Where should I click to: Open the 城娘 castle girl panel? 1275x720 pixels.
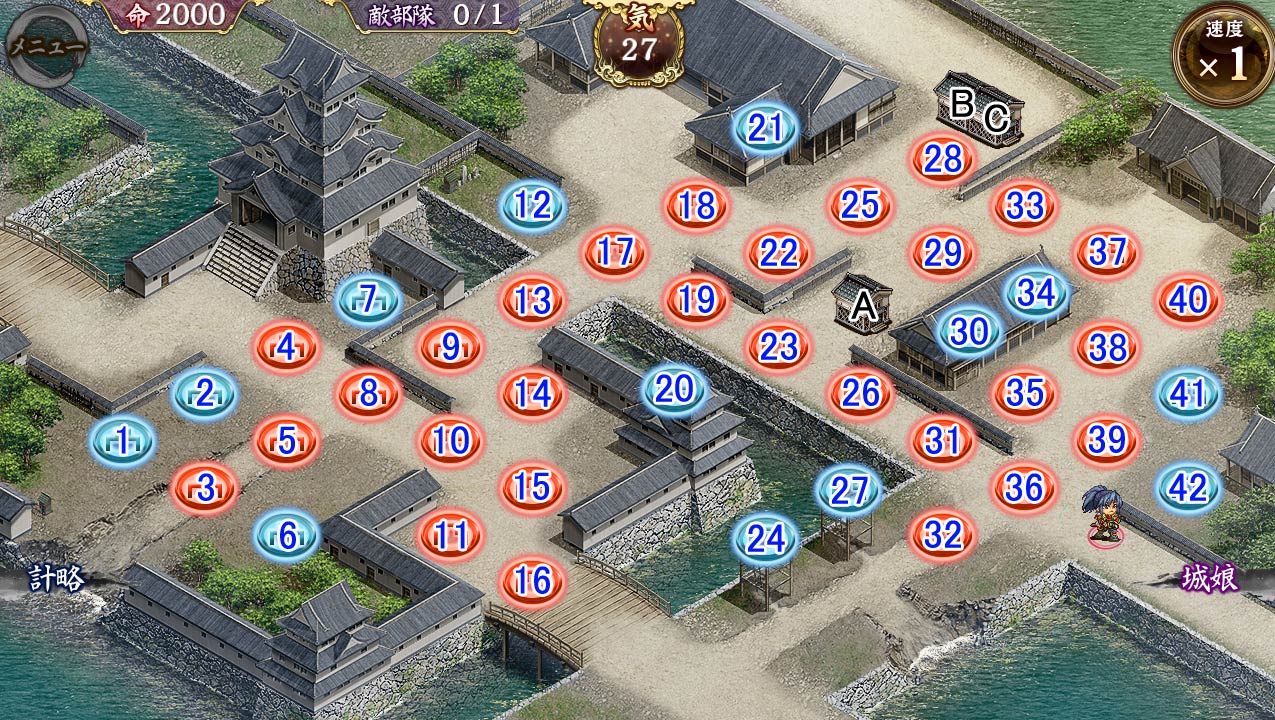click(x=1210, y=580)
